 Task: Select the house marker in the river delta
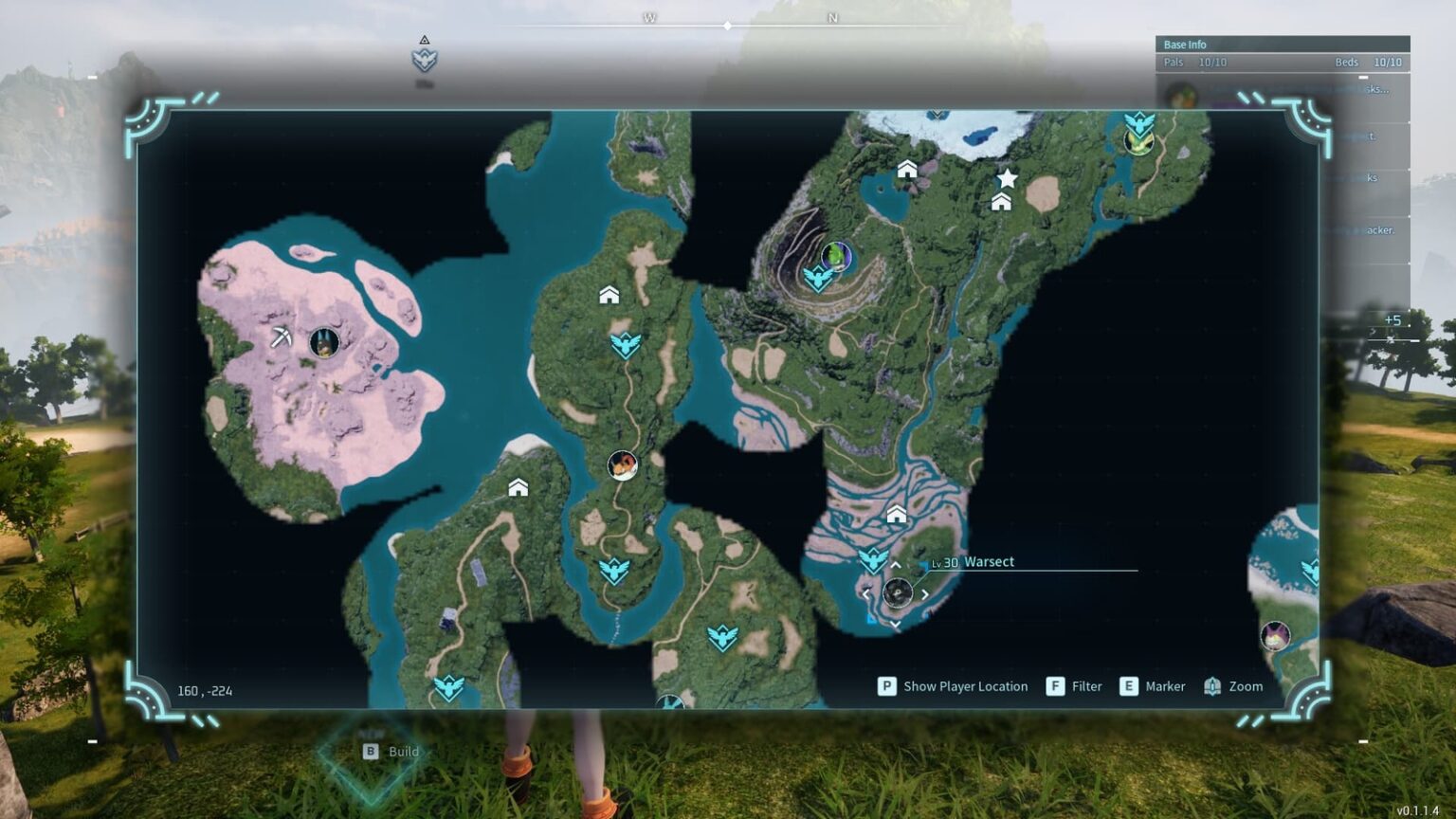(896, 514)
